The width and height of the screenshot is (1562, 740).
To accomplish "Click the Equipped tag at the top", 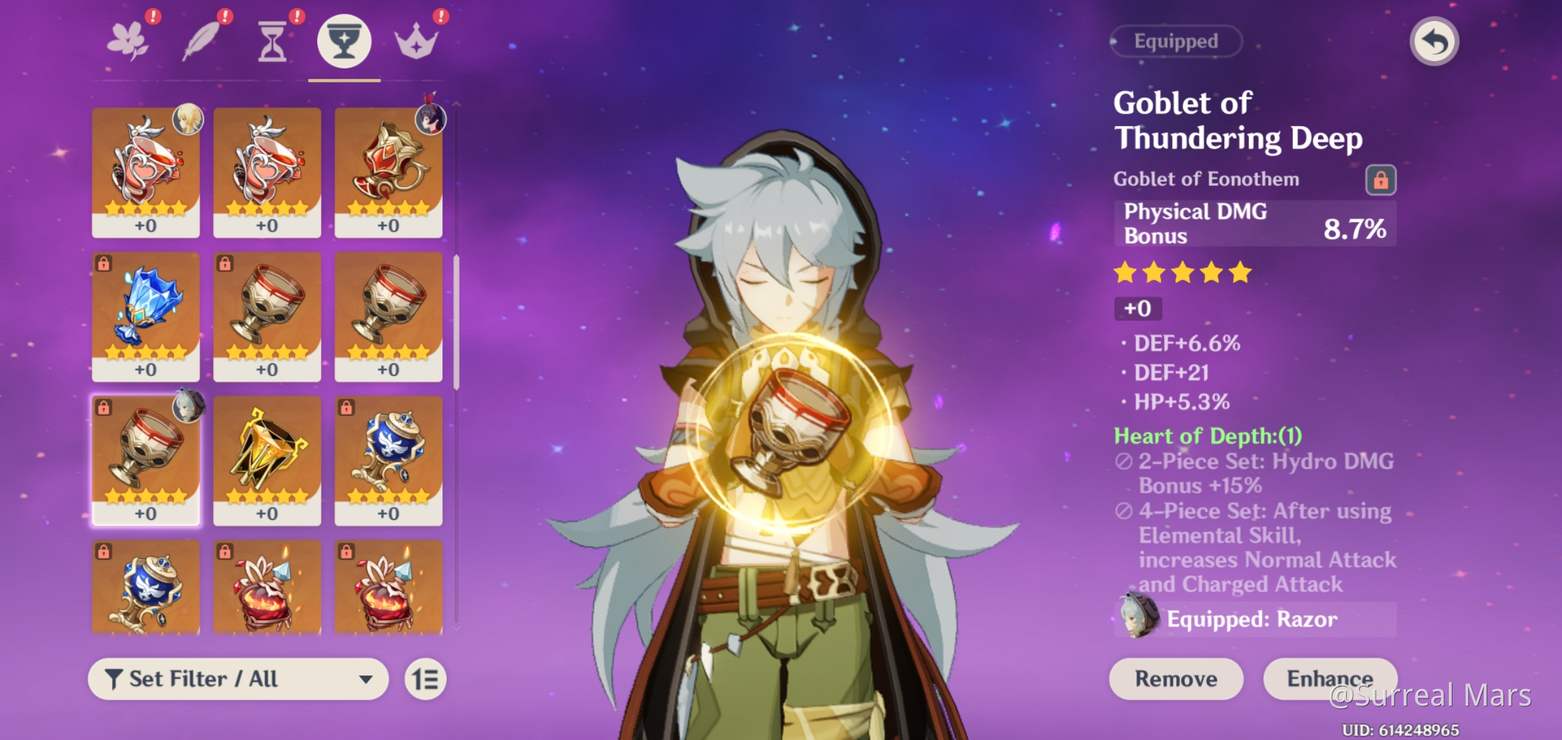I will coord(1175,41).
